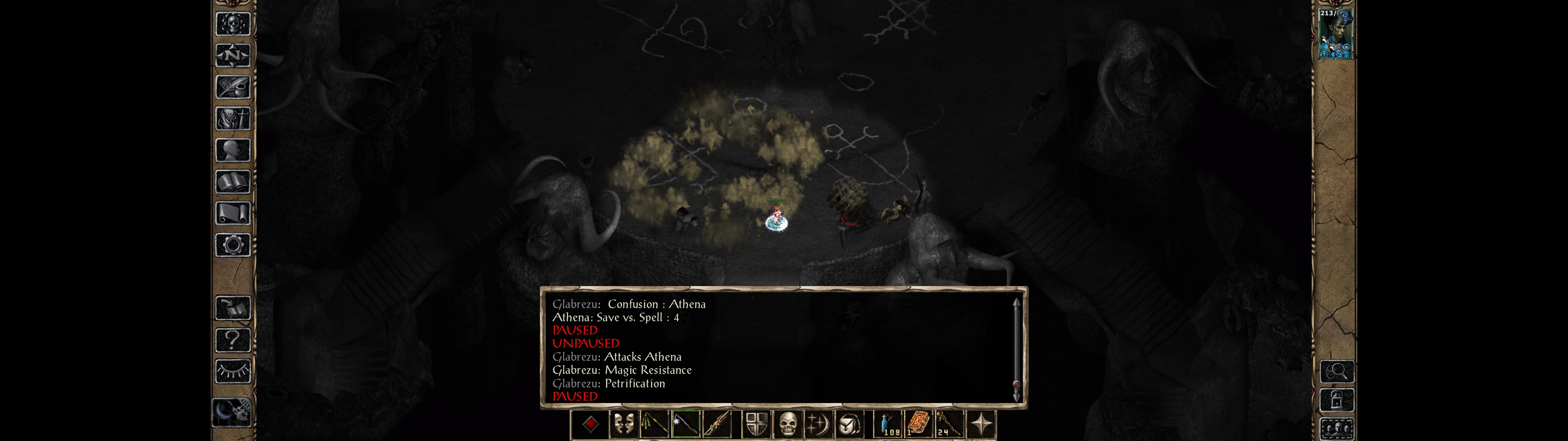Activate the shield guard action
Viewport: 1568px width, 441px height.
click(x=757, y=424)
